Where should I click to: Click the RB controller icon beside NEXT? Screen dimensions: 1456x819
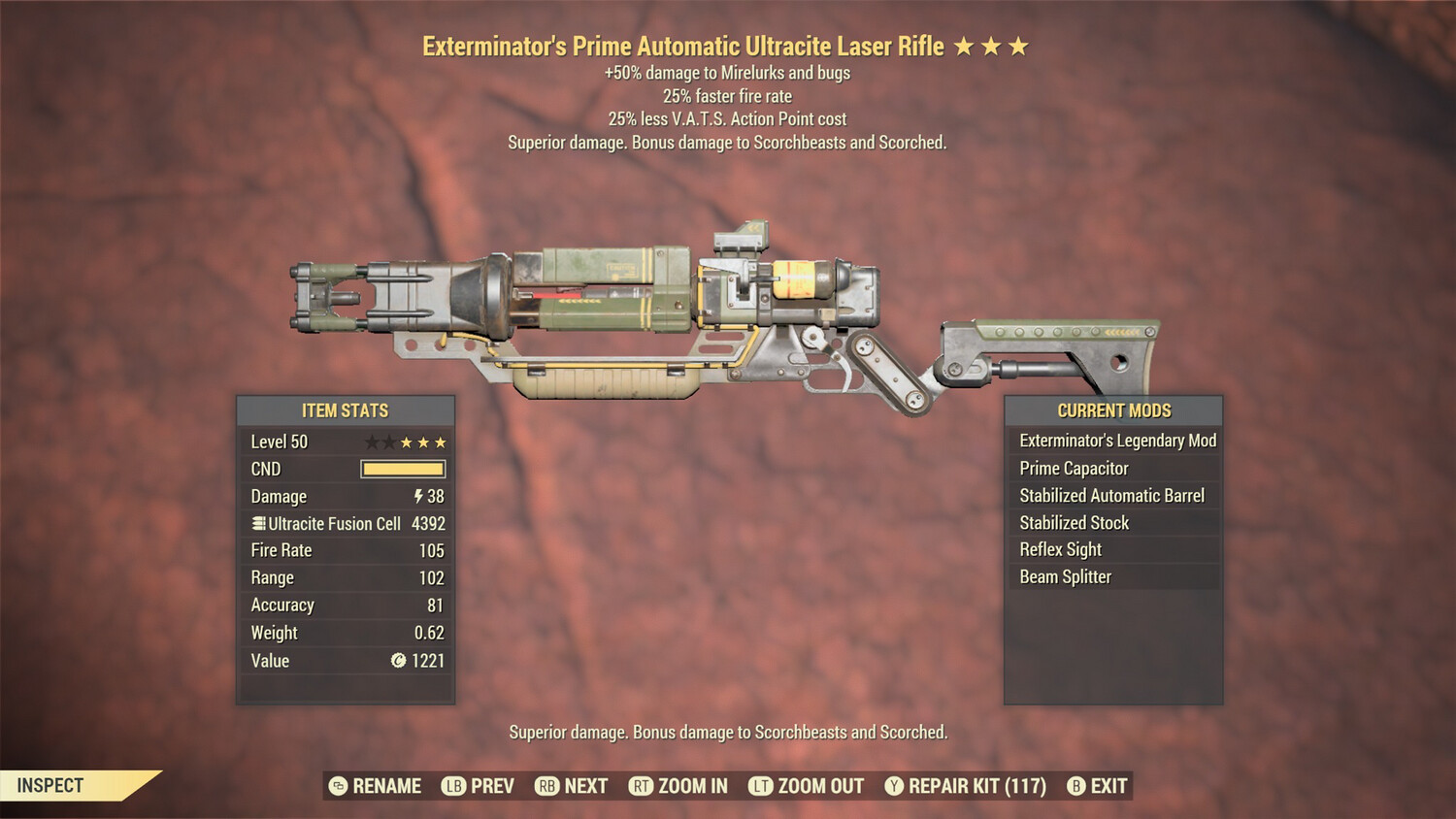546,786
